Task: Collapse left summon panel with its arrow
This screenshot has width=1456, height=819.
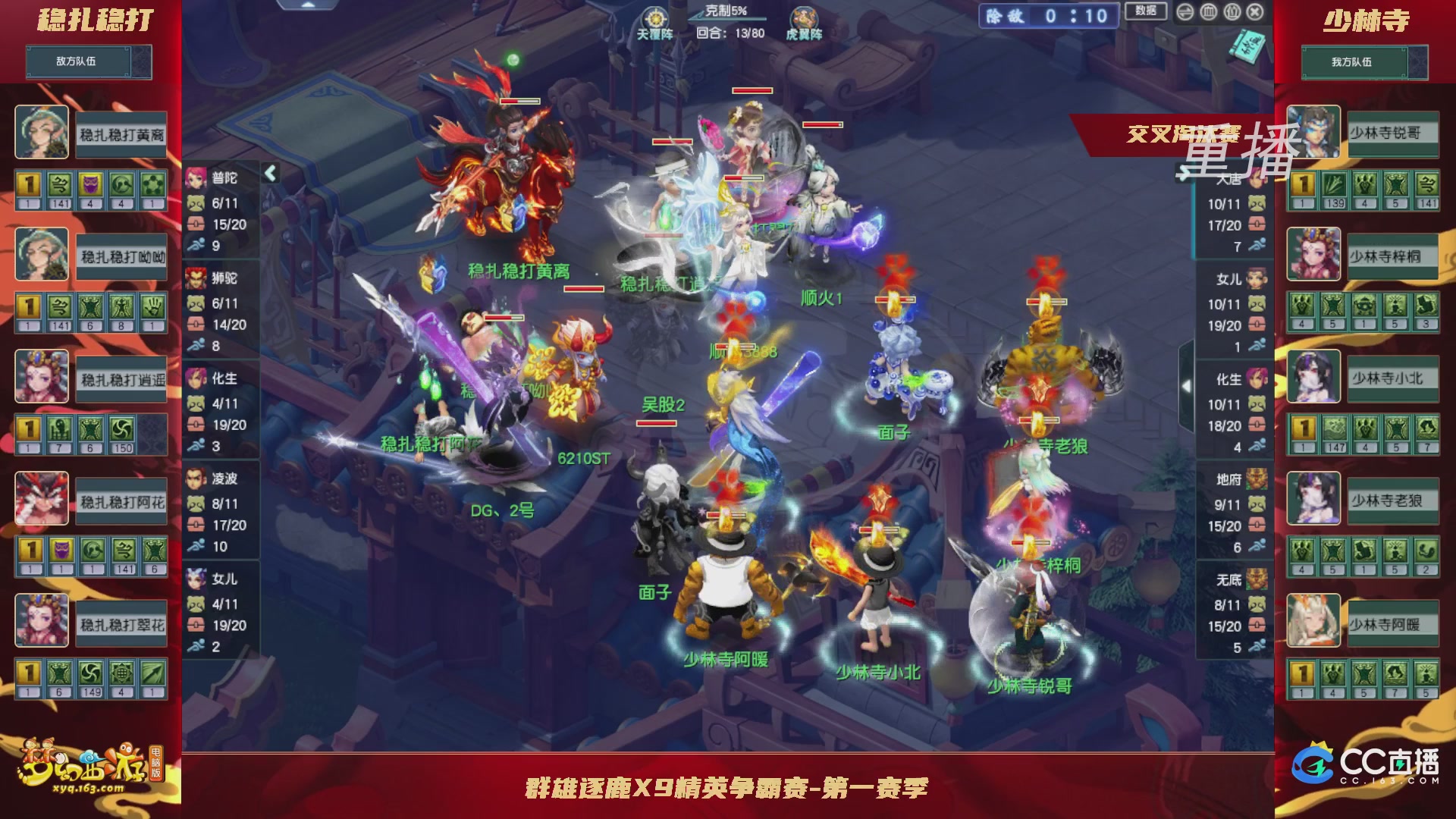Action: (x=269, y=173)
